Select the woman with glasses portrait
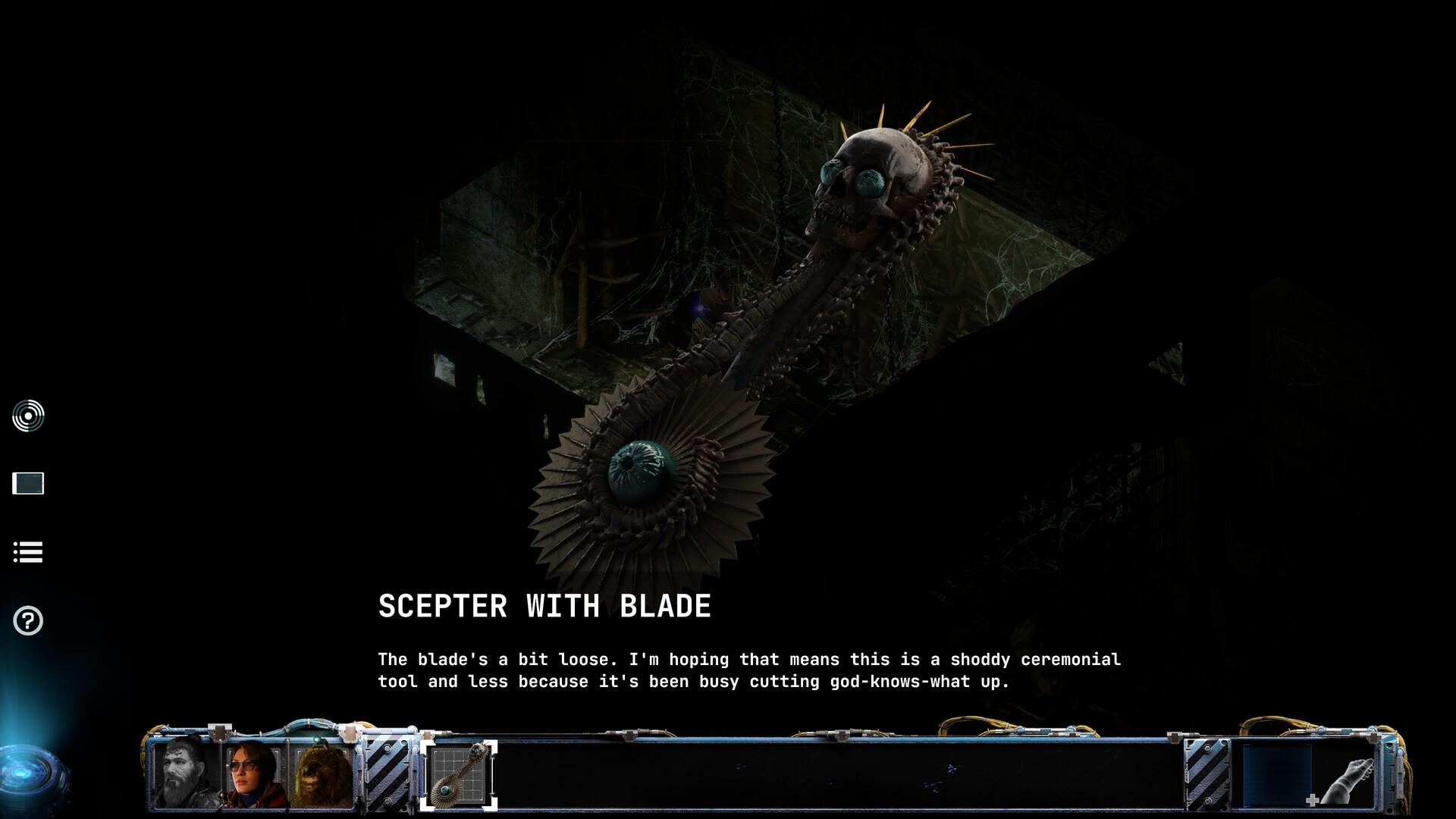Image resolution: width=1456 pixels, height=819 pixels. click(255, 773)
